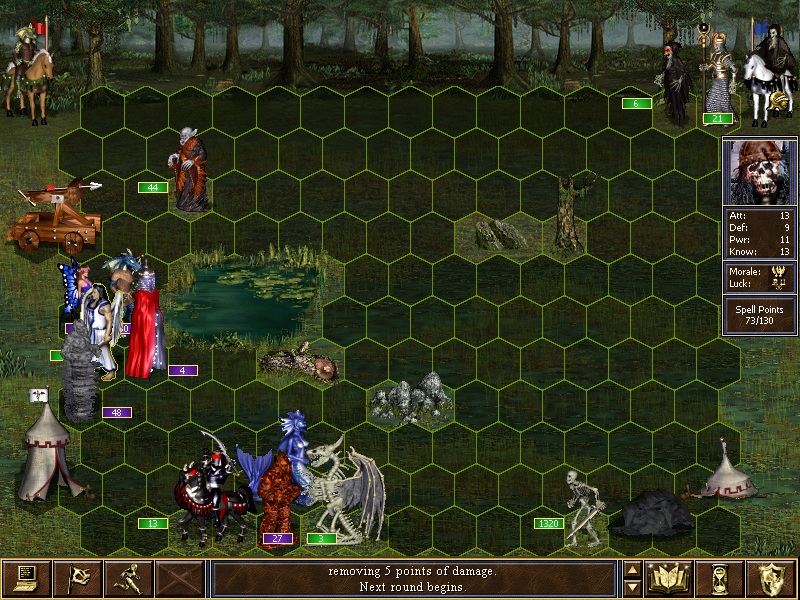Open the spellbook to cast a spell
This screenshot has height=600, width=800.
click(669, 578)
